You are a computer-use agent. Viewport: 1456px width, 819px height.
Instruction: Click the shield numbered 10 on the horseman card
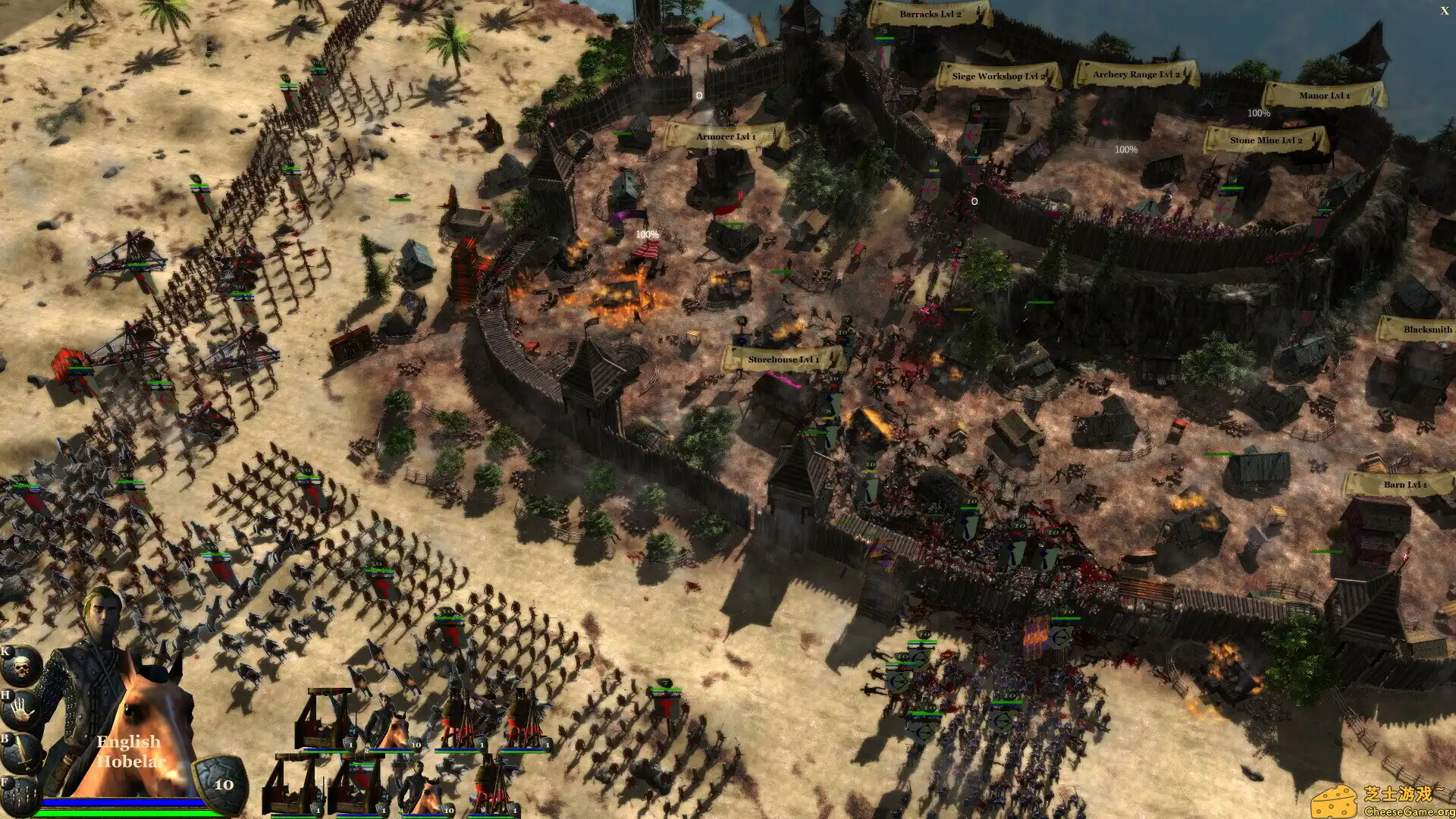pyautogui.click(x=414, y=745)
